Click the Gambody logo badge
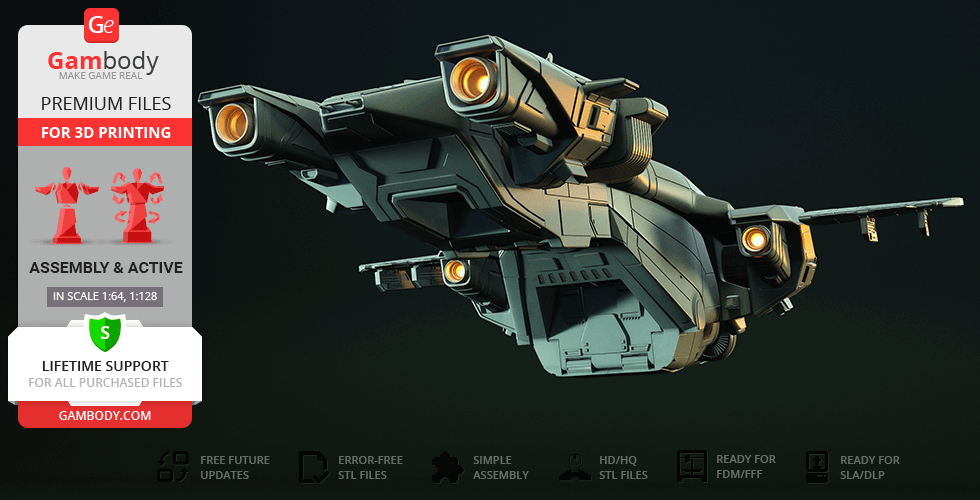 tap(103, 25)
